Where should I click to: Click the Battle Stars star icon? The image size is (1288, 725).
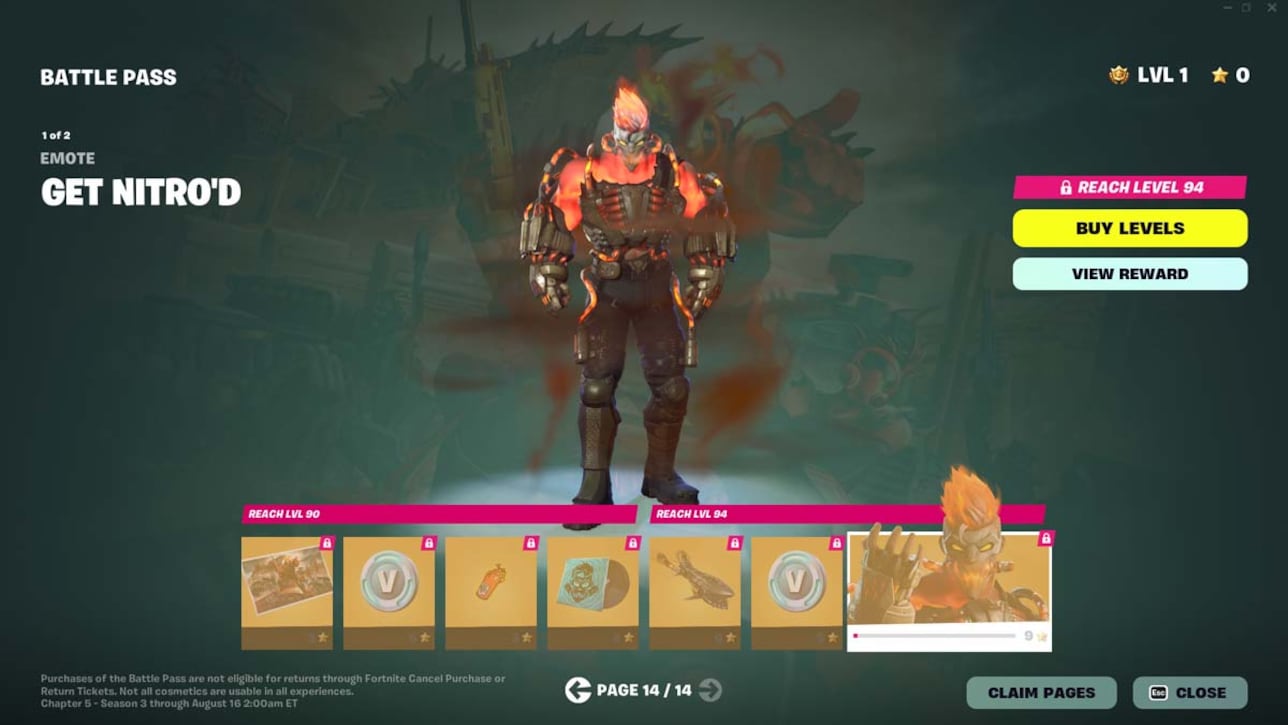click(1218, 75)
